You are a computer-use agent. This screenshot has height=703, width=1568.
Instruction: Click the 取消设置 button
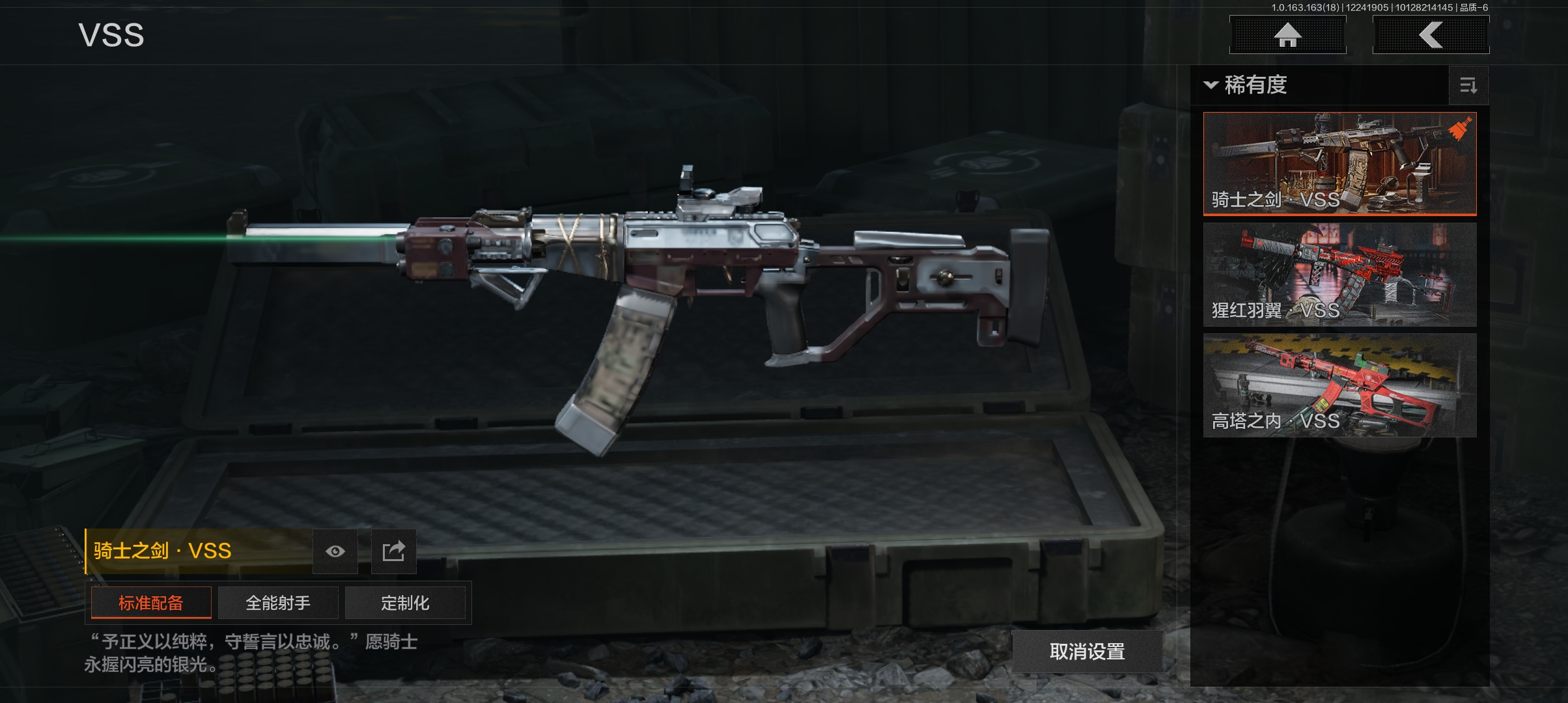click(x=1087, y=651)
